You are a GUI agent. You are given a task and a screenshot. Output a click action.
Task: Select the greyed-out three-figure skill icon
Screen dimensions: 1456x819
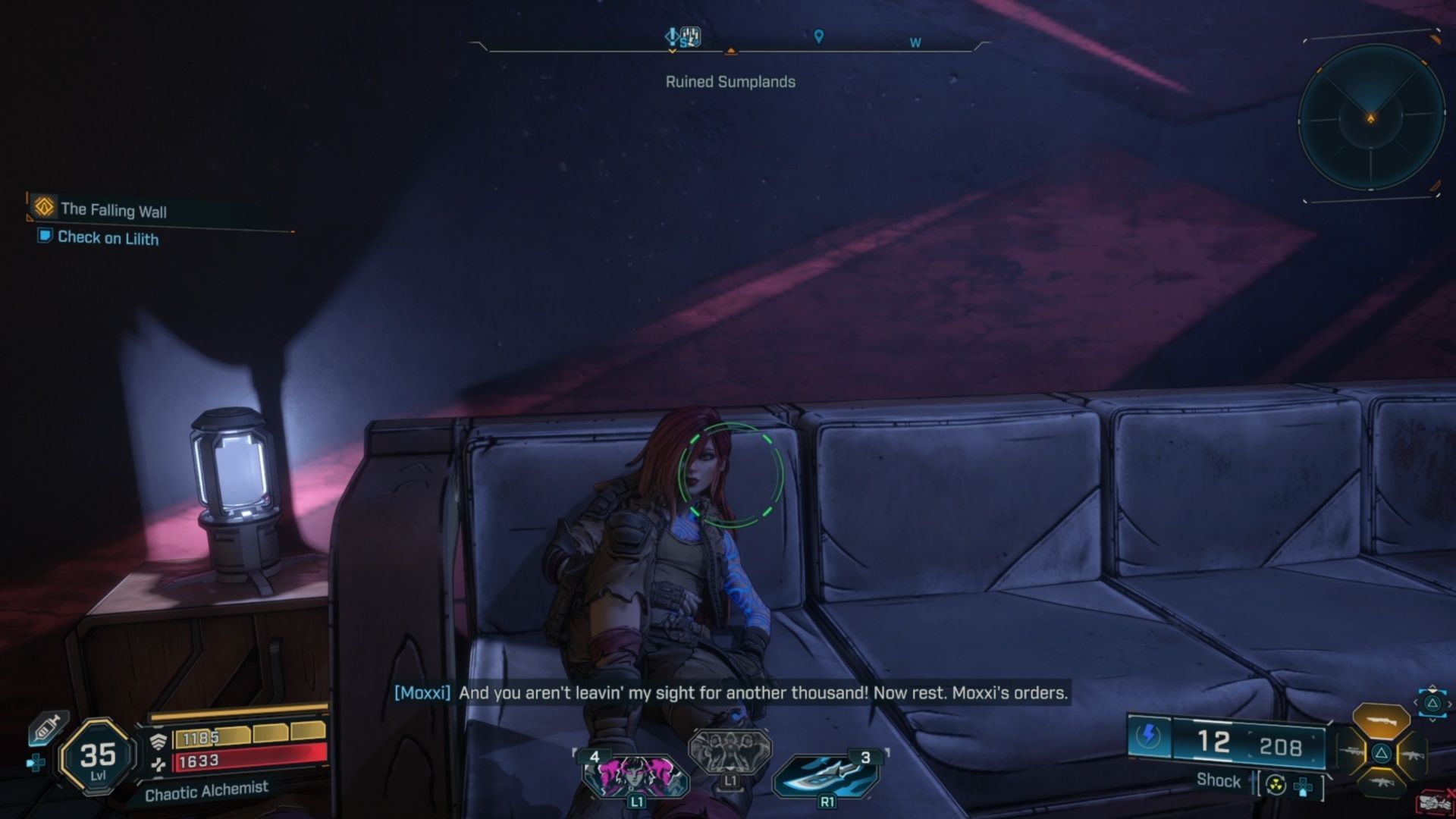[x=730, y=749]
